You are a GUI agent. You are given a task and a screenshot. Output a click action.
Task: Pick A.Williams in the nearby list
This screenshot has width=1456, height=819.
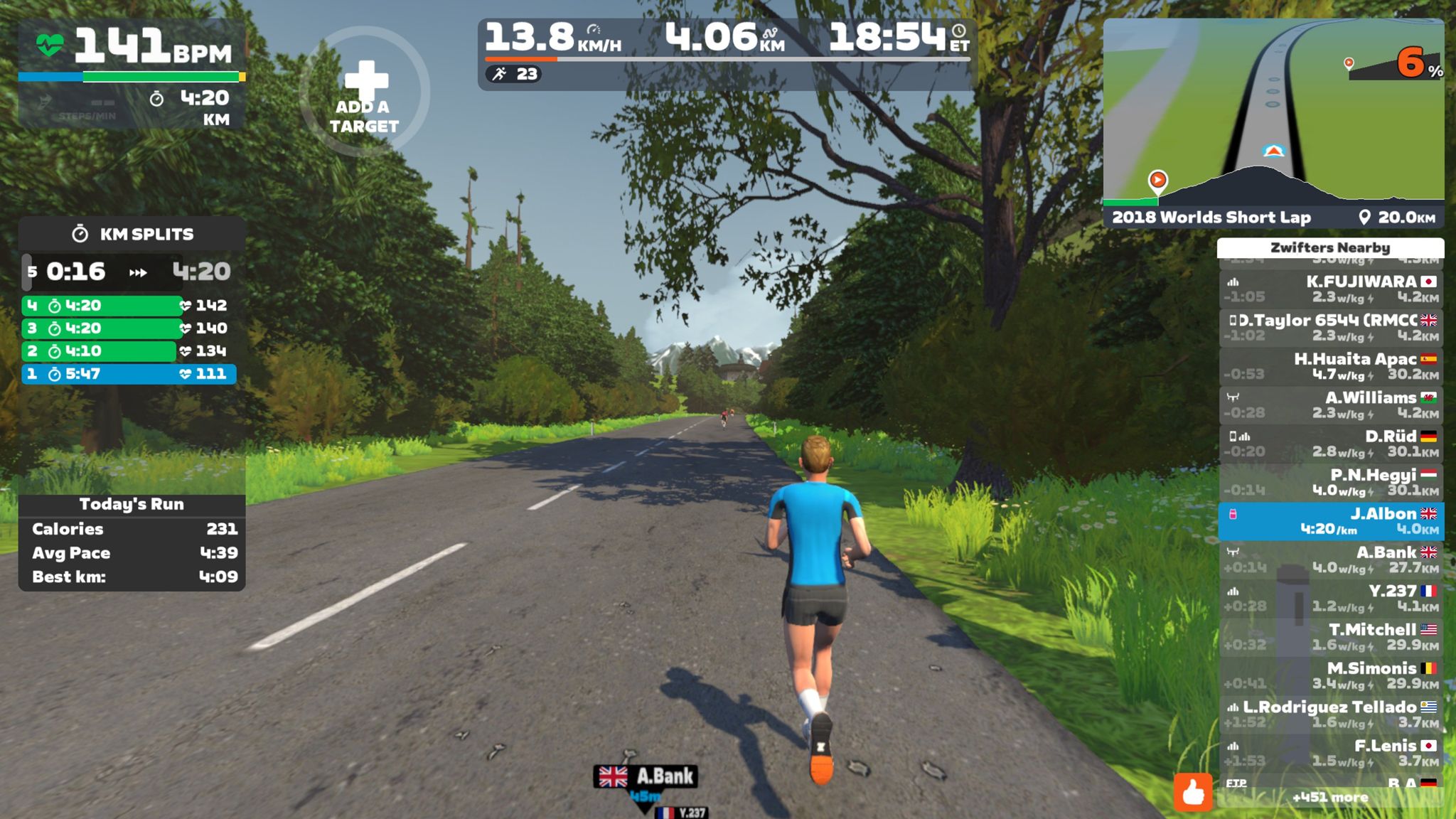pyautogui.click(x=1330, y=405)
